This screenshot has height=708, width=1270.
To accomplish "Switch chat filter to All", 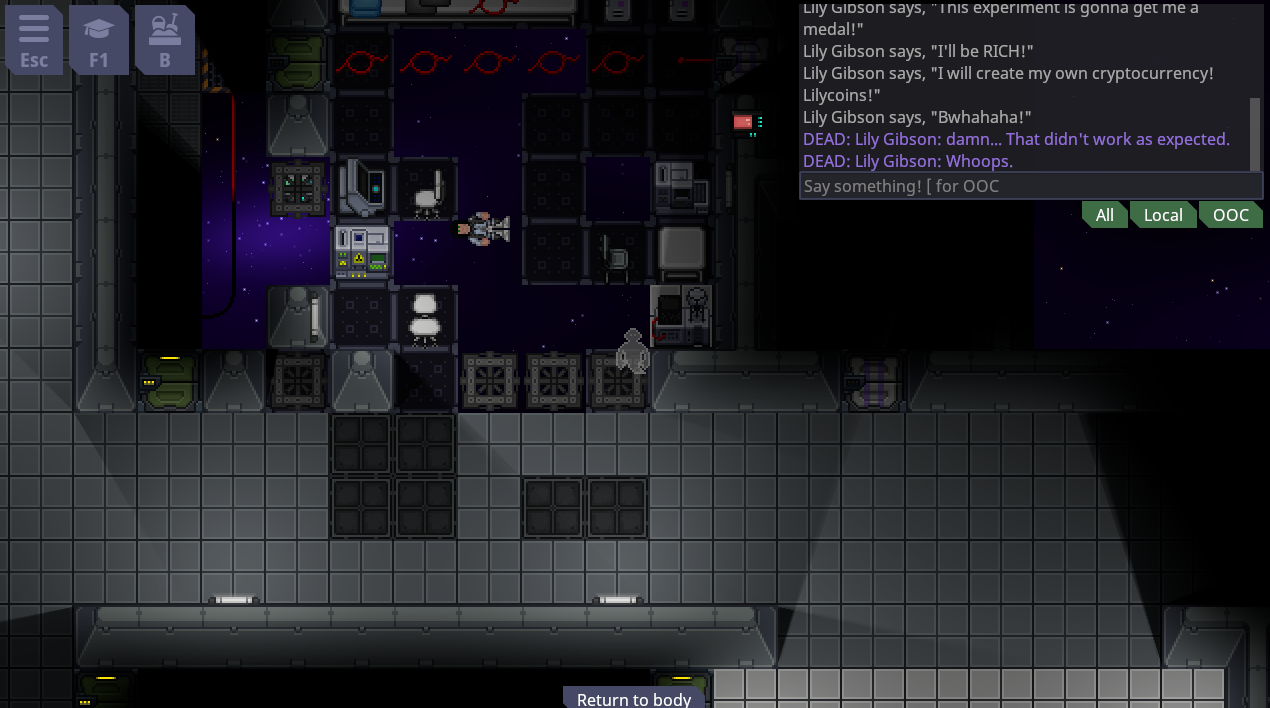I will click(x=1104, y=215).
